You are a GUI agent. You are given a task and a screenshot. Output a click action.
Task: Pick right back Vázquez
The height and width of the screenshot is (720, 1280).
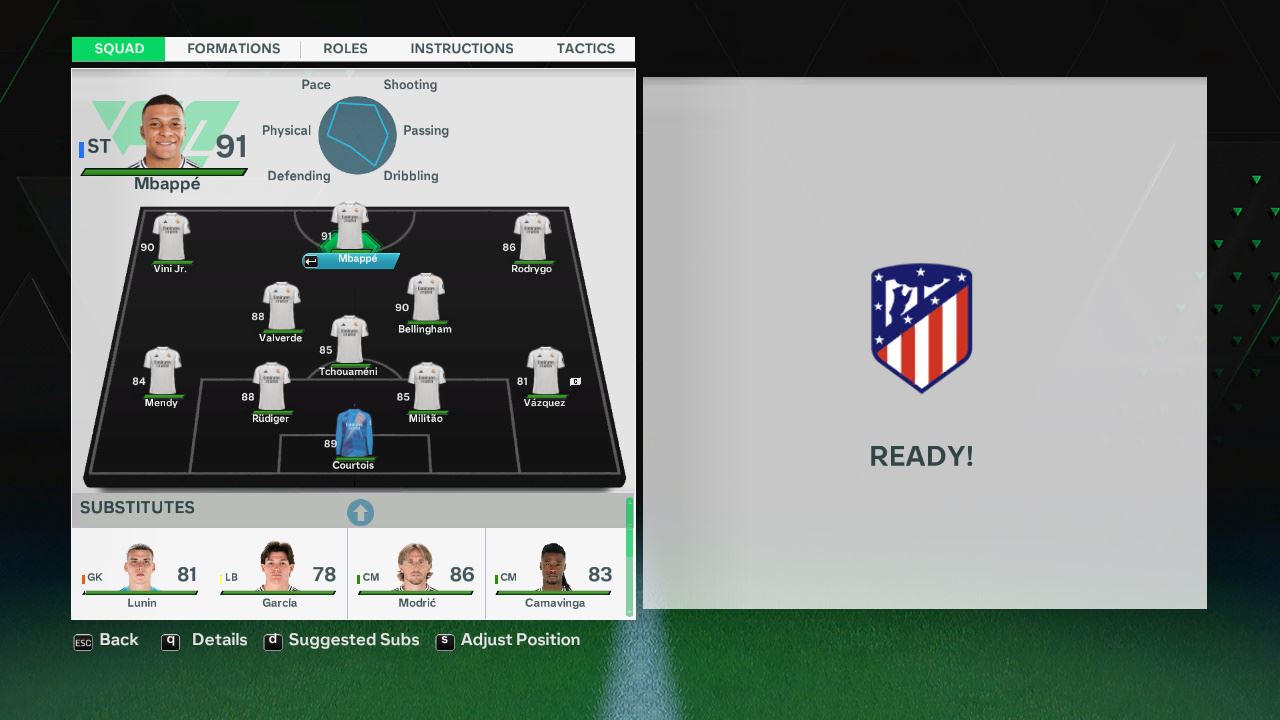click(545, 371)
